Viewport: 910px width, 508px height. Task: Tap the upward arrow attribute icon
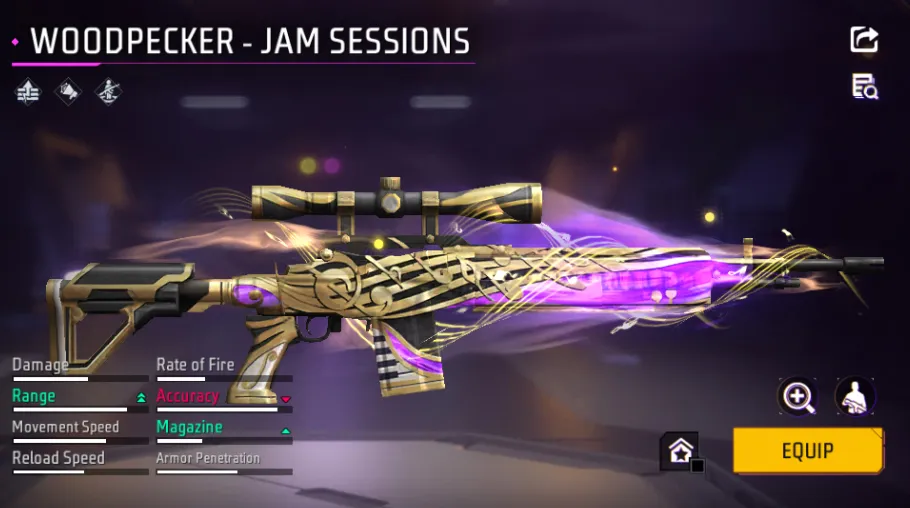pyautogui.click(x=28, y=92)
